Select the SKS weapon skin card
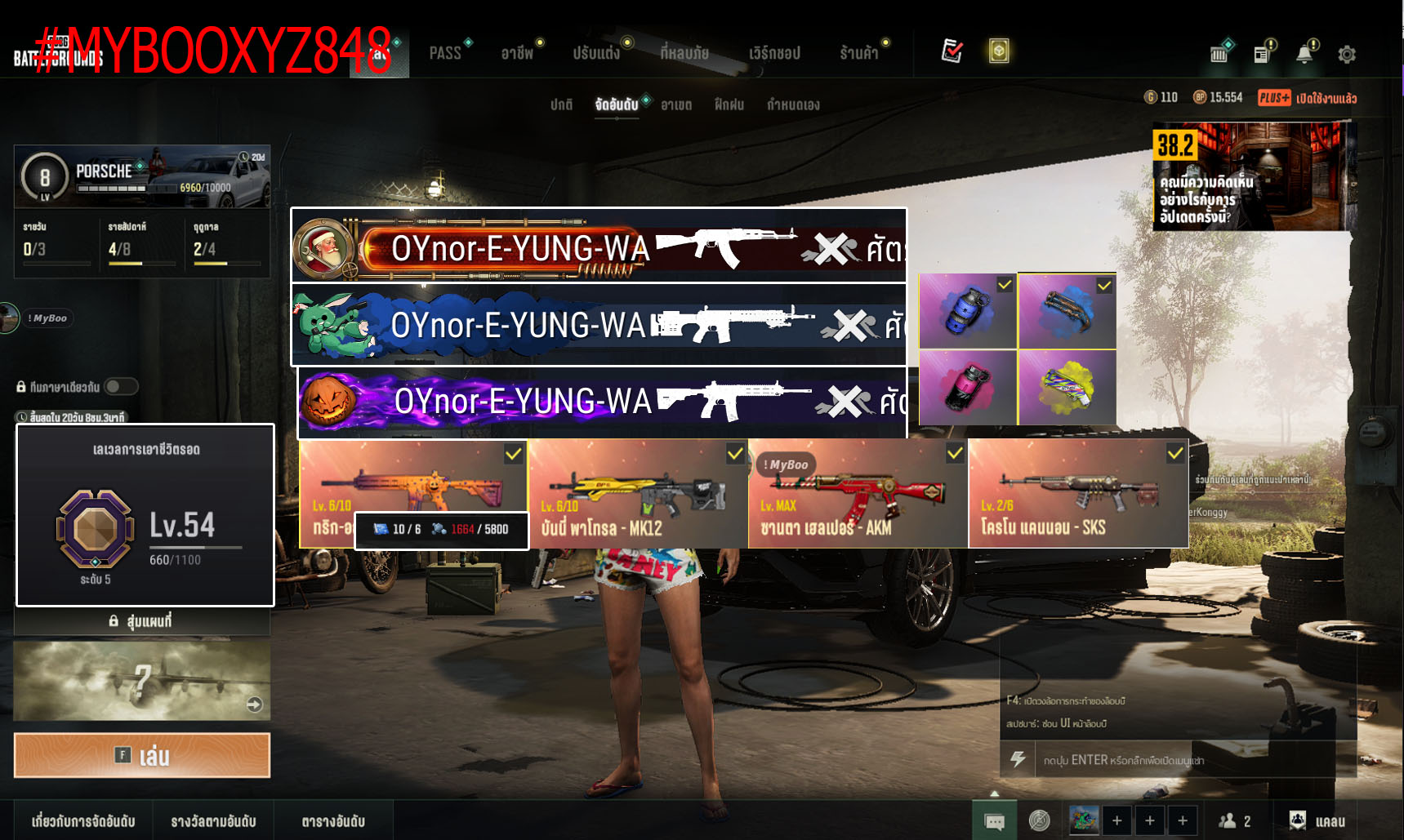Screen dimensions: 1404x840 click(x=1077, y=494)
